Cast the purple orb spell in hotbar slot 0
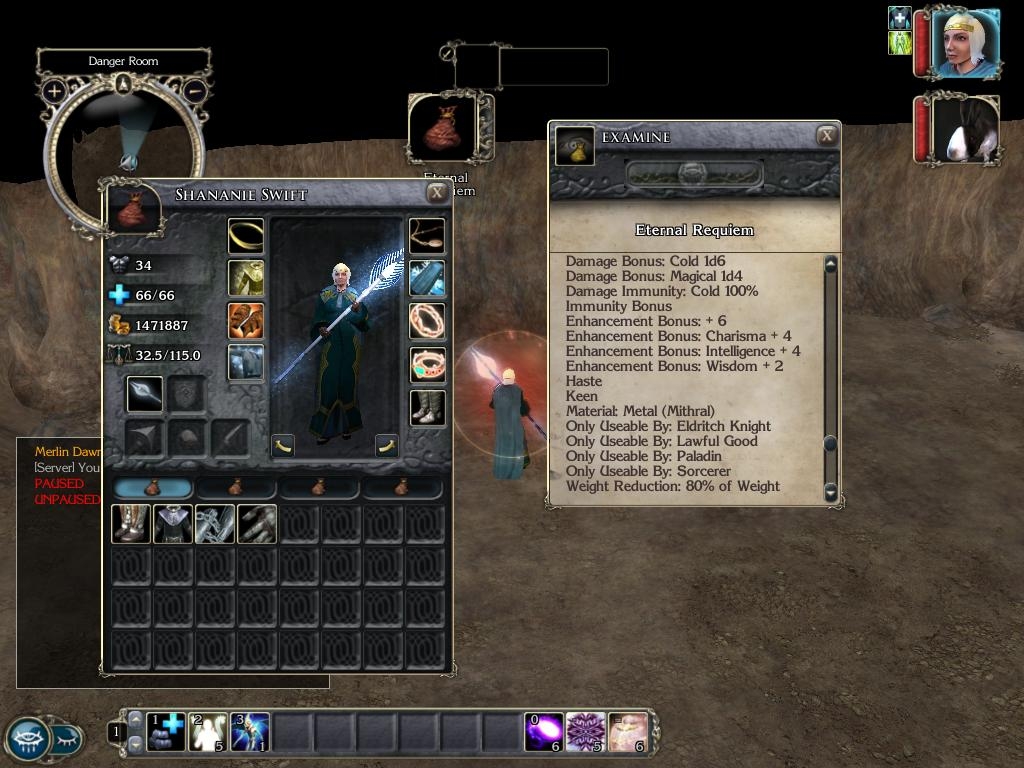The width and height of the screenshot is (1024, 768). 544,732
